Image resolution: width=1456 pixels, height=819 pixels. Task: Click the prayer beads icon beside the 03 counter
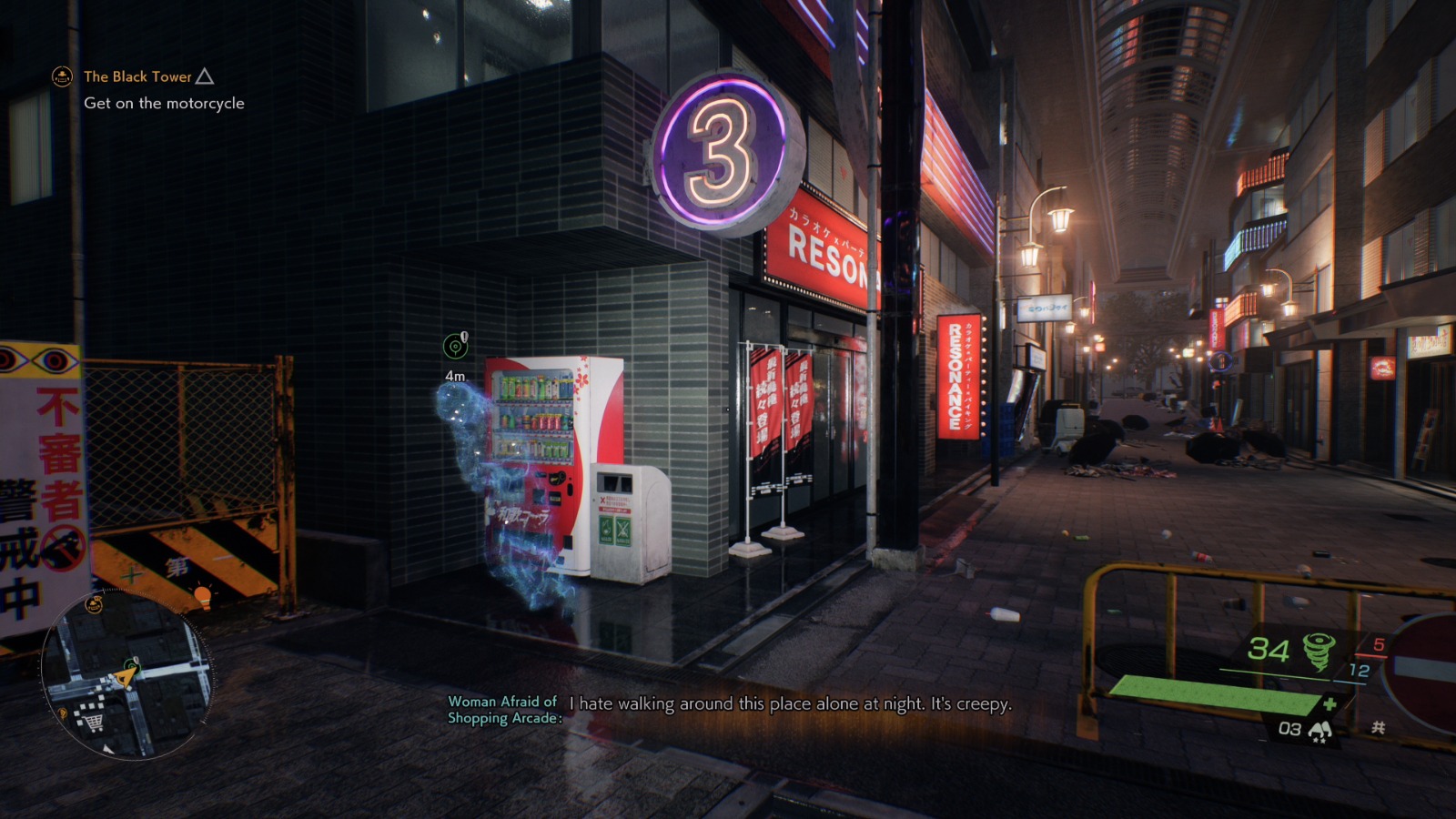(x=1322, y=729)
